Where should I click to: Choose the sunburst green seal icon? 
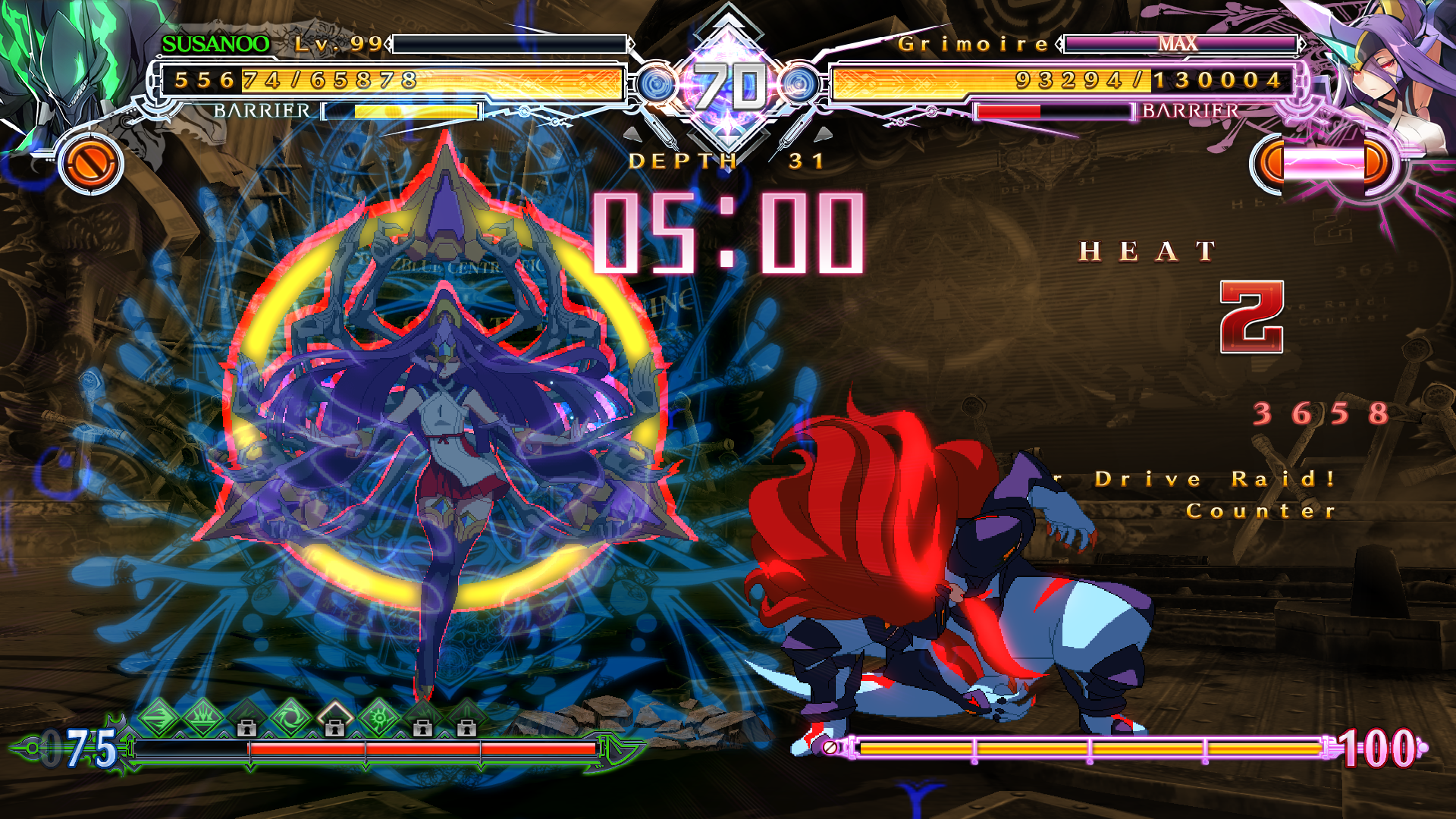(x=379, y=717)
